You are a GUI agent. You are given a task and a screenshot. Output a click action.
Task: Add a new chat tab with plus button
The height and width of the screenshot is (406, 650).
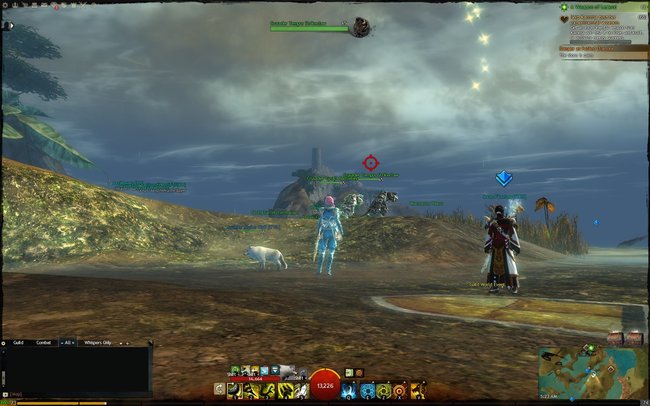coord(125,343)
